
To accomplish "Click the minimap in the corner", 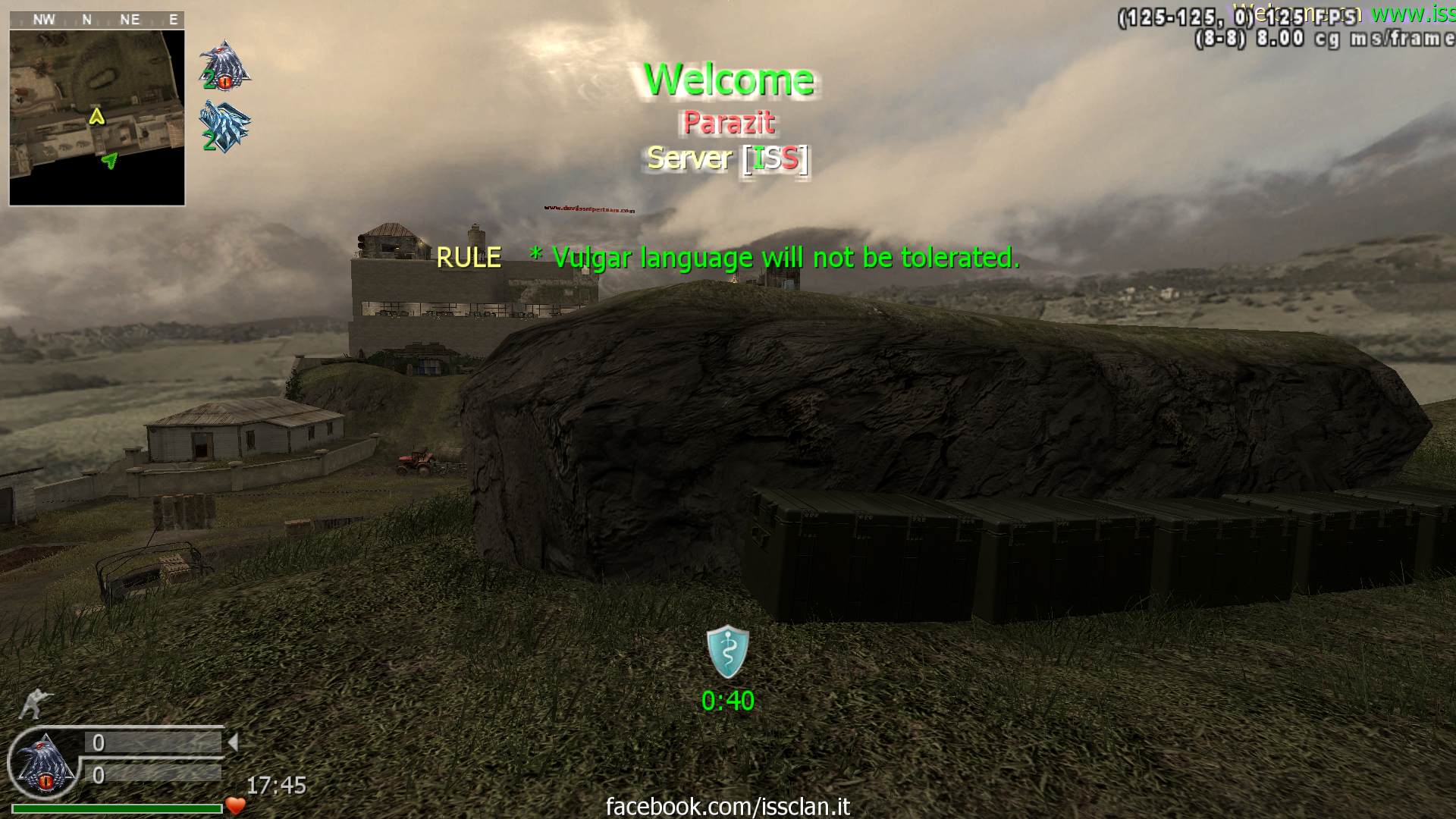I will [x=97, y=118].
